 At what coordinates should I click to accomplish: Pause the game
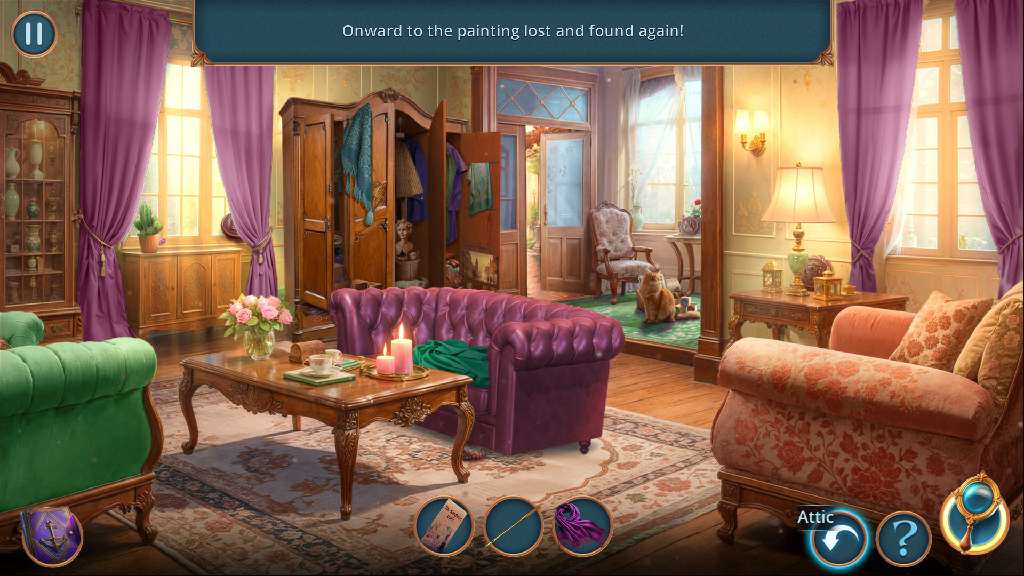click(x=34, y=34)
